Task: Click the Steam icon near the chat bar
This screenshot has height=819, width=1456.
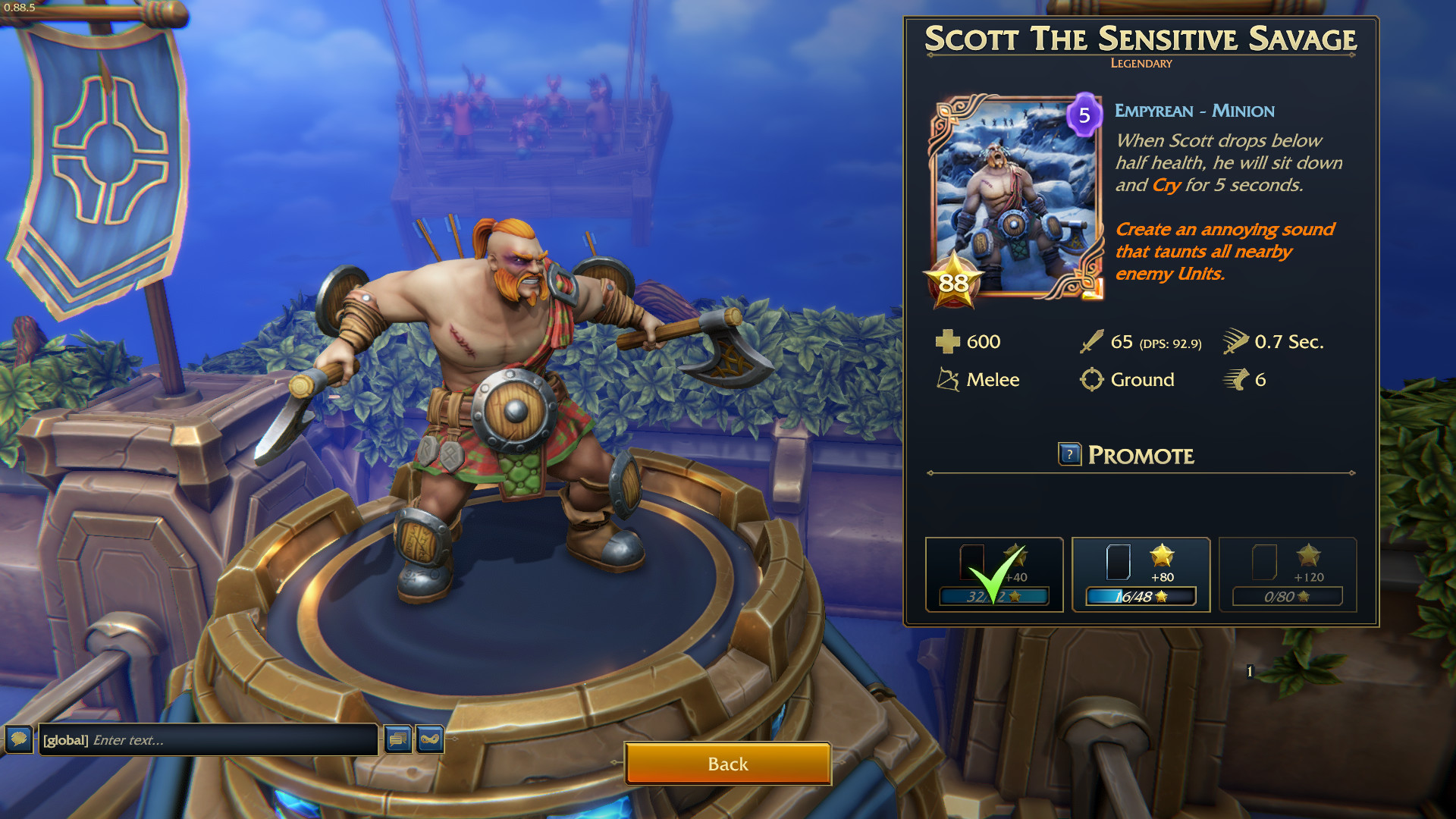Action: tap(431, 739)
